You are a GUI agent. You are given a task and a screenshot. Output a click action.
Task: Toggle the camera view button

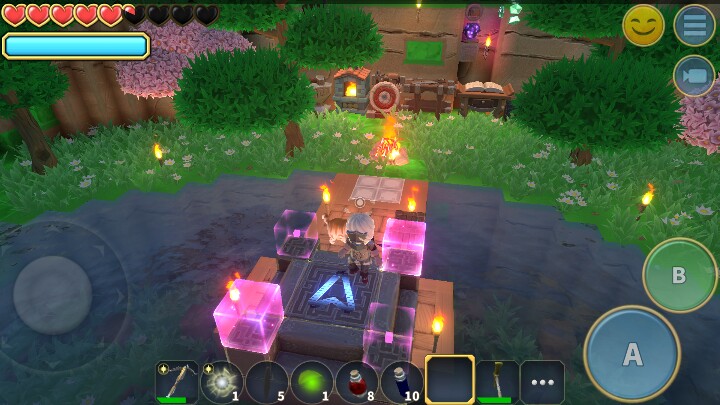[694, 76]
